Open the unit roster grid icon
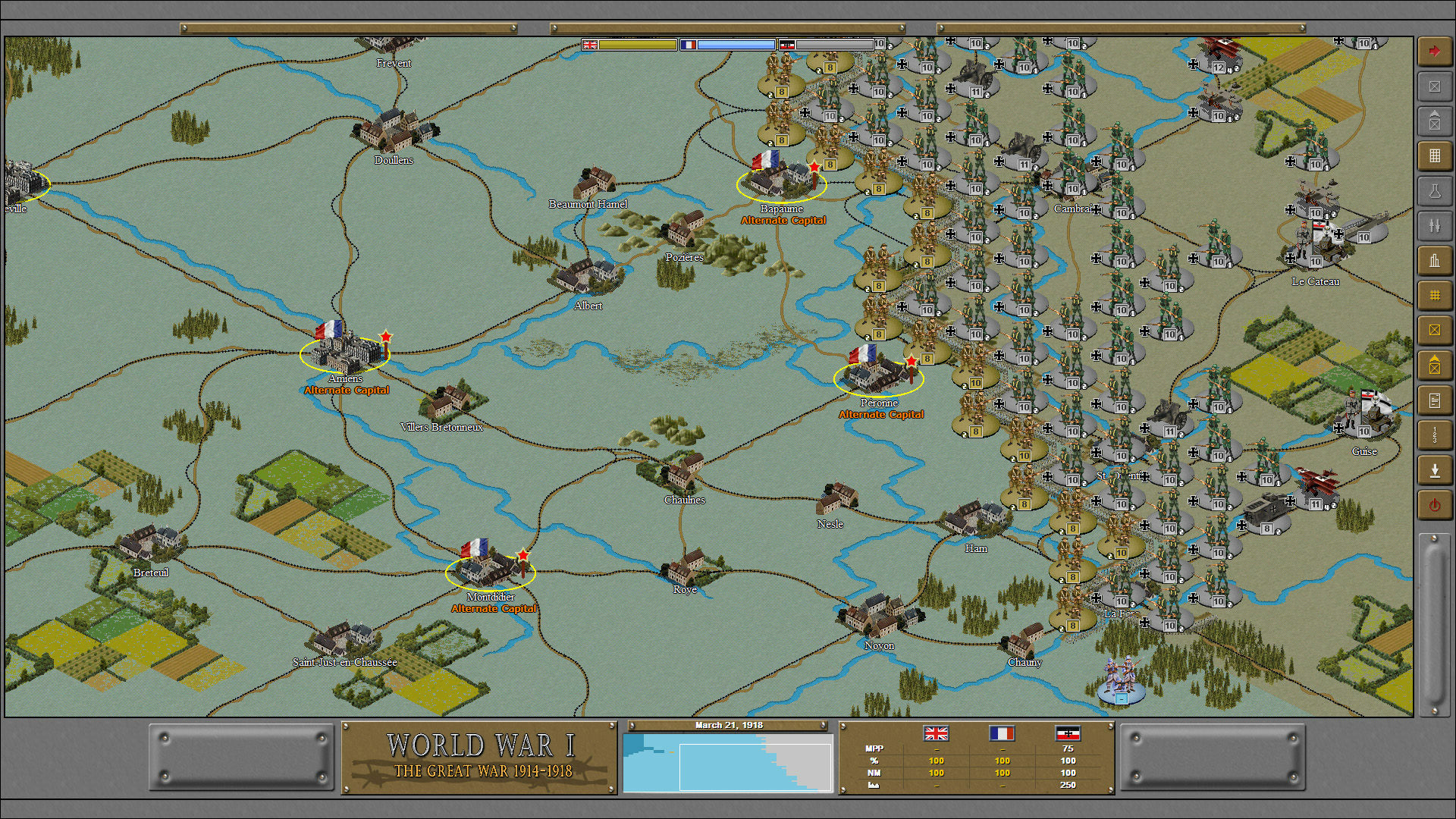1456x819 pixels. tap(1434, 156)
